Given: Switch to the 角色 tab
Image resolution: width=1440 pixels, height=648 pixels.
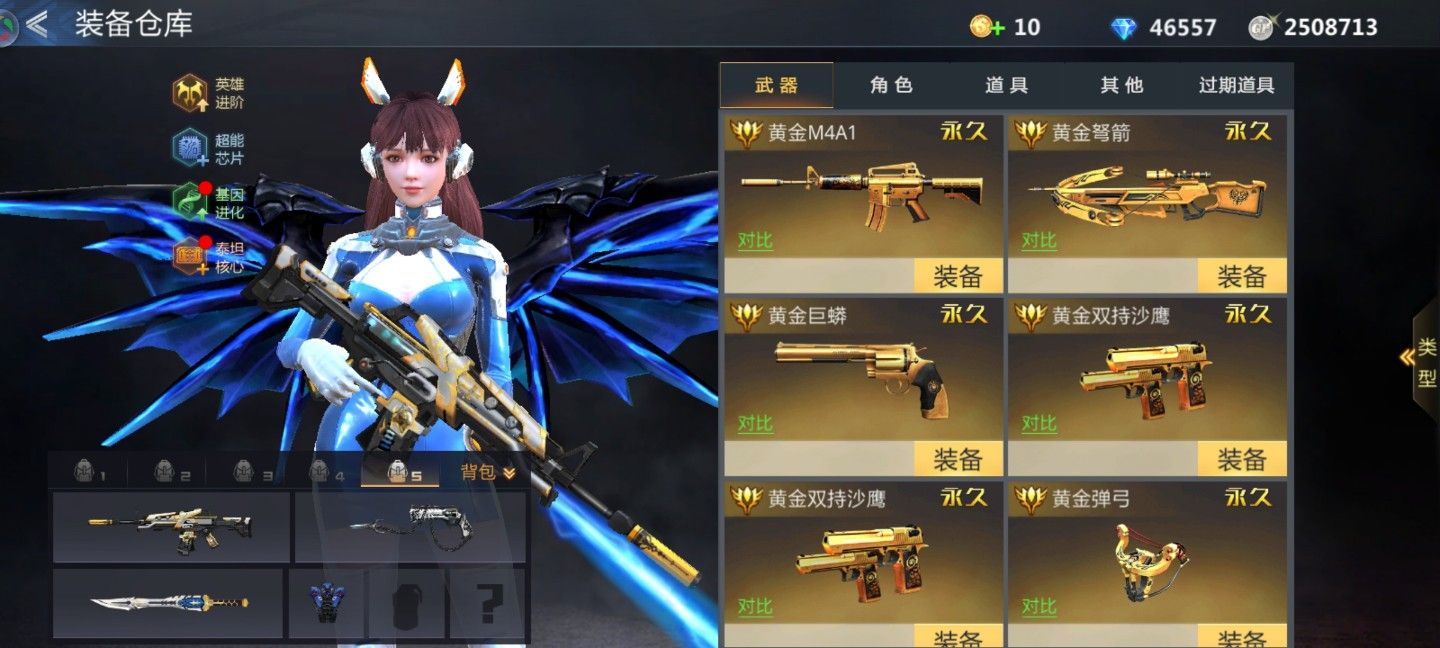Looking at the screenshot, I should point(891,86).
